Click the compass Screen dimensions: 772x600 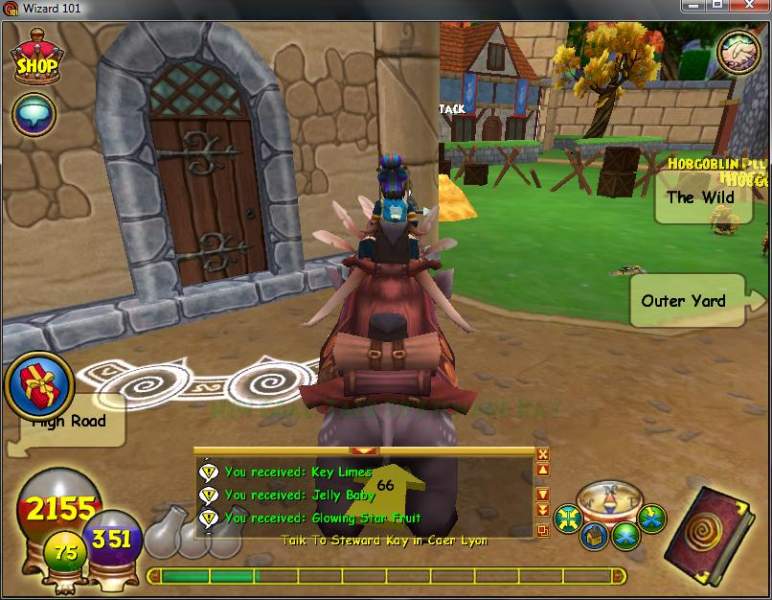(610, 499)
